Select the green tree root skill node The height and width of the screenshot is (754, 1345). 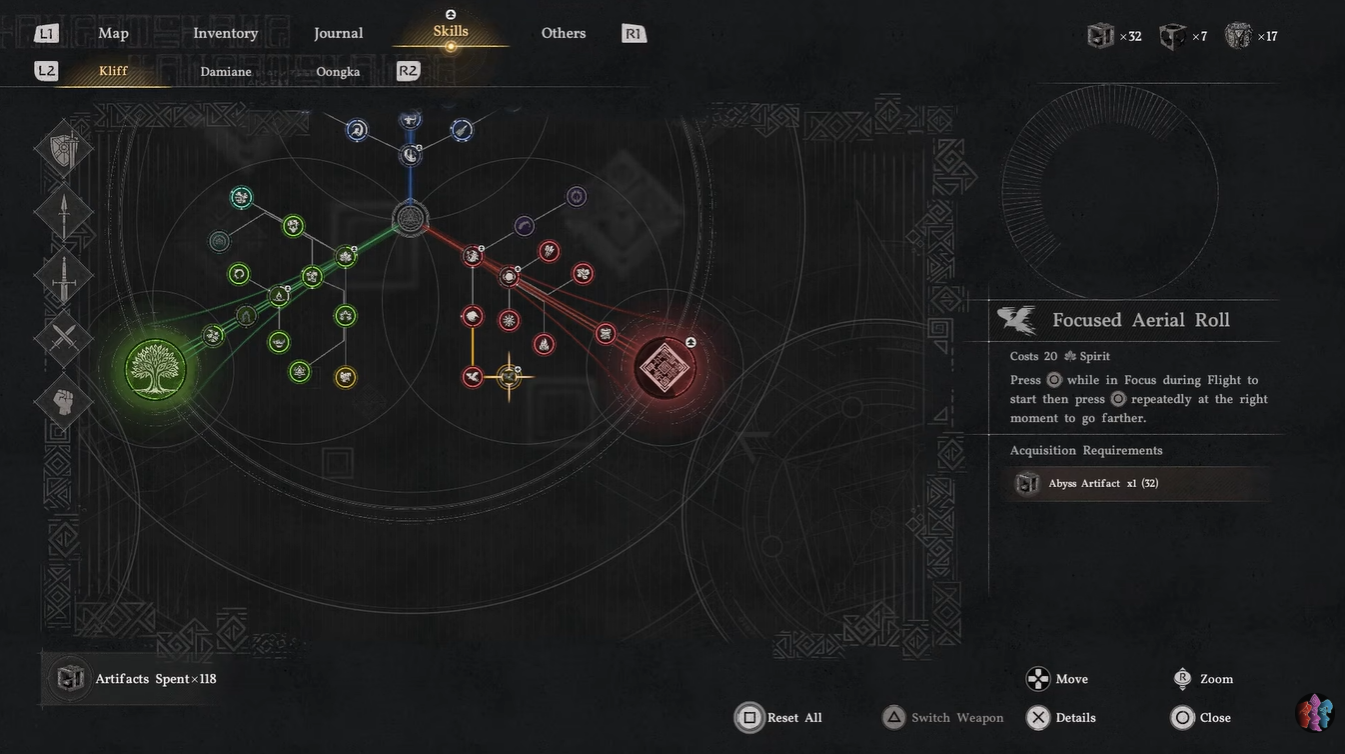(x=156, y=369)
